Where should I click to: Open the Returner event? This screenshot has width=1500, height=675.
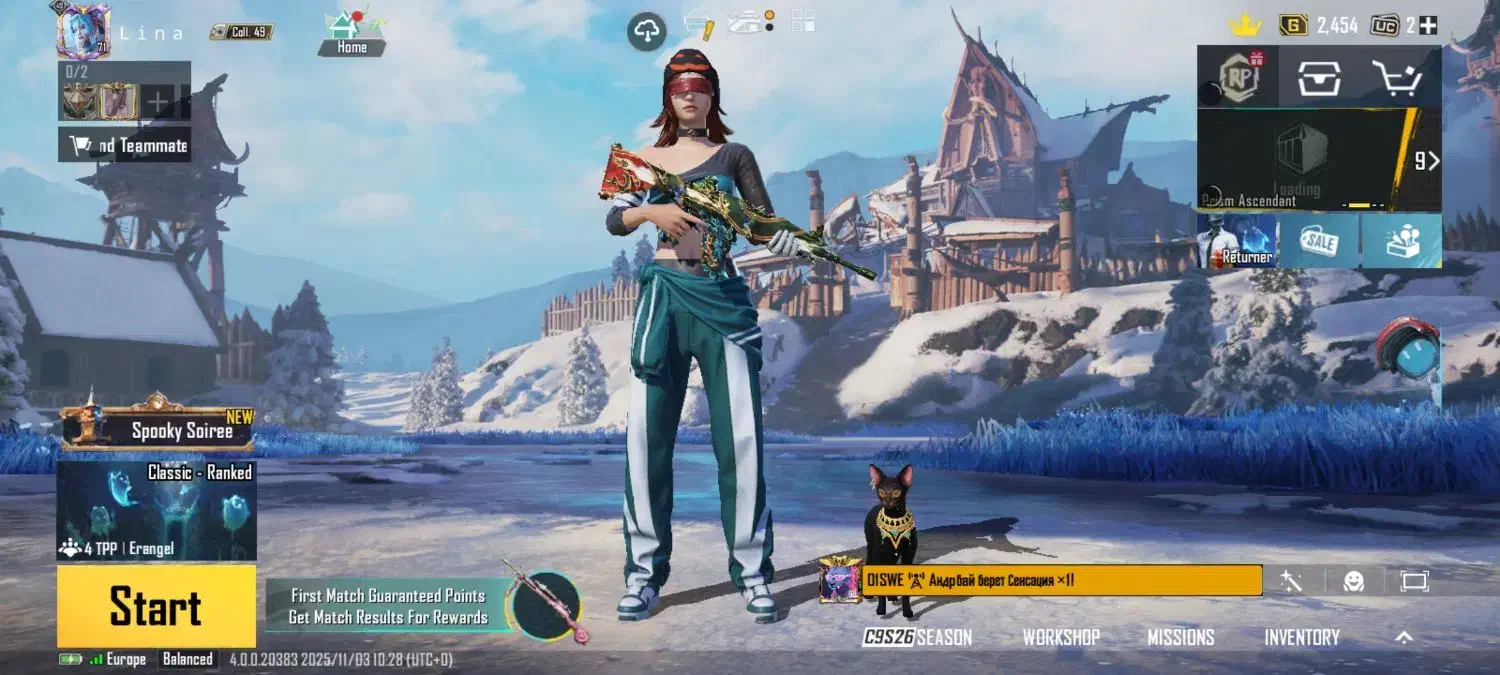[x=1237, y=241]
